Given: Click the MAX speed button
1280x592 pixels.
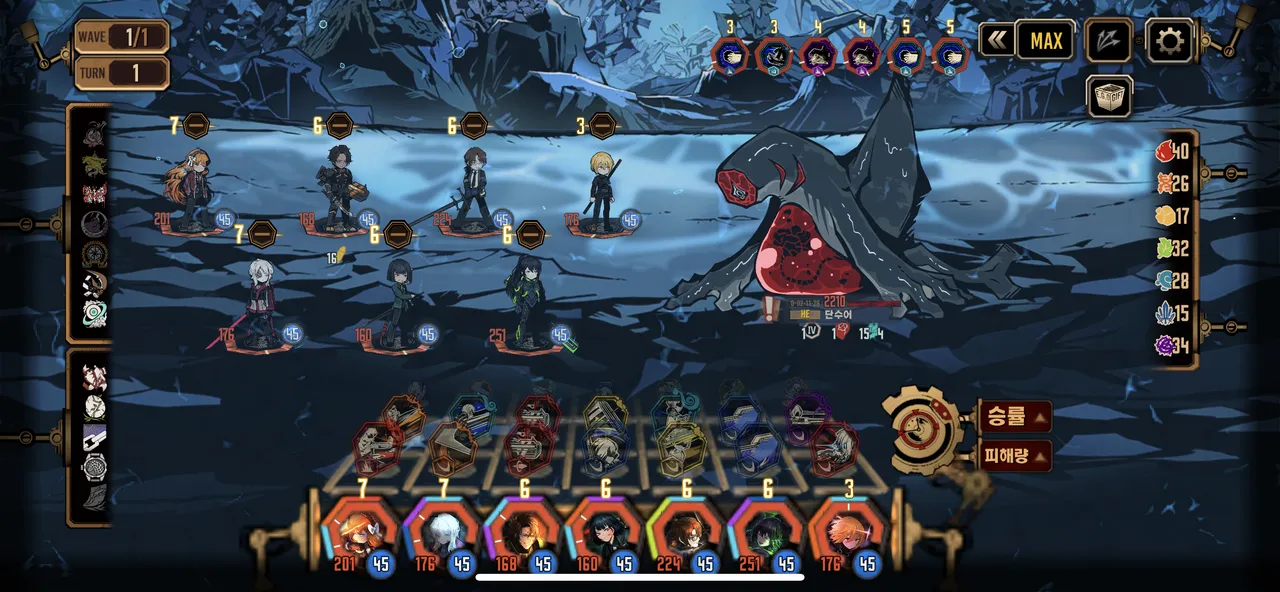Looking at the screenshot, I should pyautogui.click(x=1046, y=41).
